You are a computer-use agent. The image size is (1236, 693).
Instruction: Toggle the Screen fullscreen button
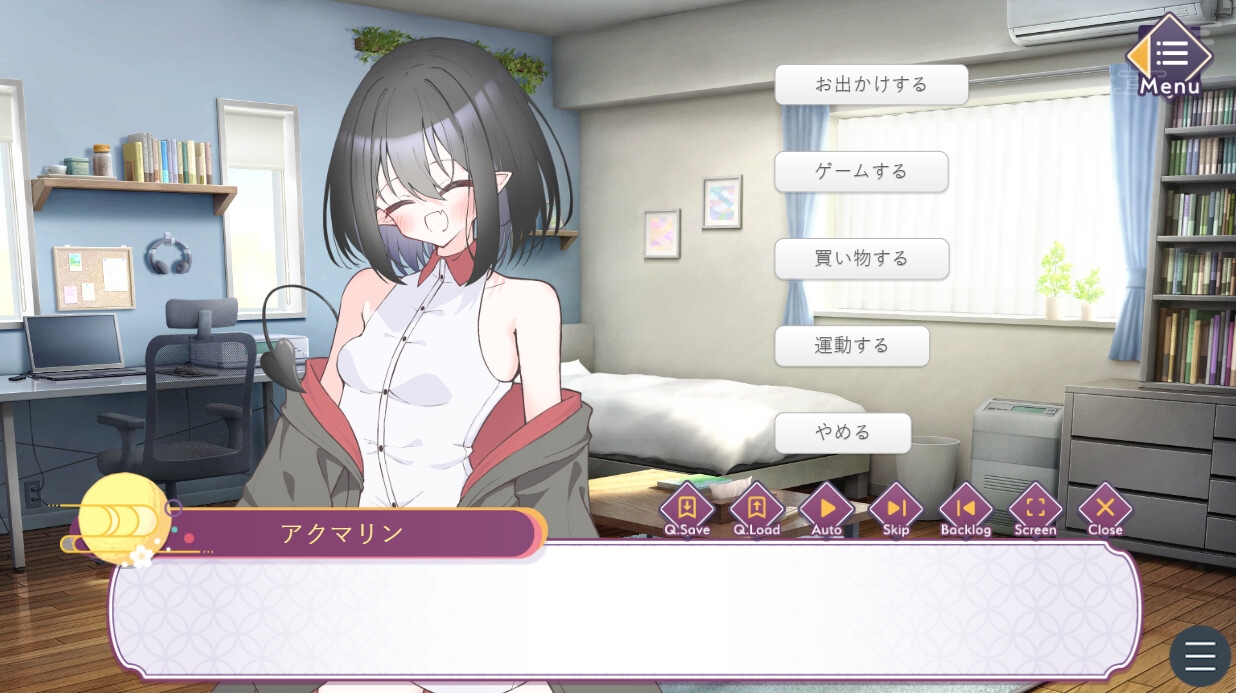[1035, 509]
